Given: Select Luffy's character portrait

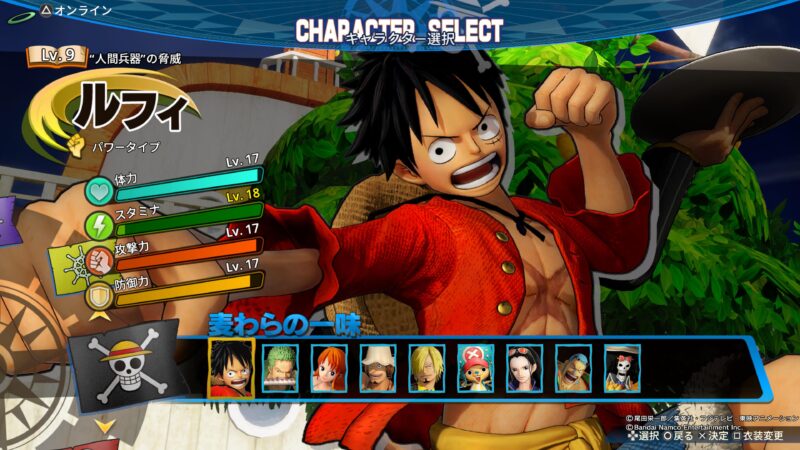Looking at the screenshot, I should pyautogui.click(x=230, y=368).
